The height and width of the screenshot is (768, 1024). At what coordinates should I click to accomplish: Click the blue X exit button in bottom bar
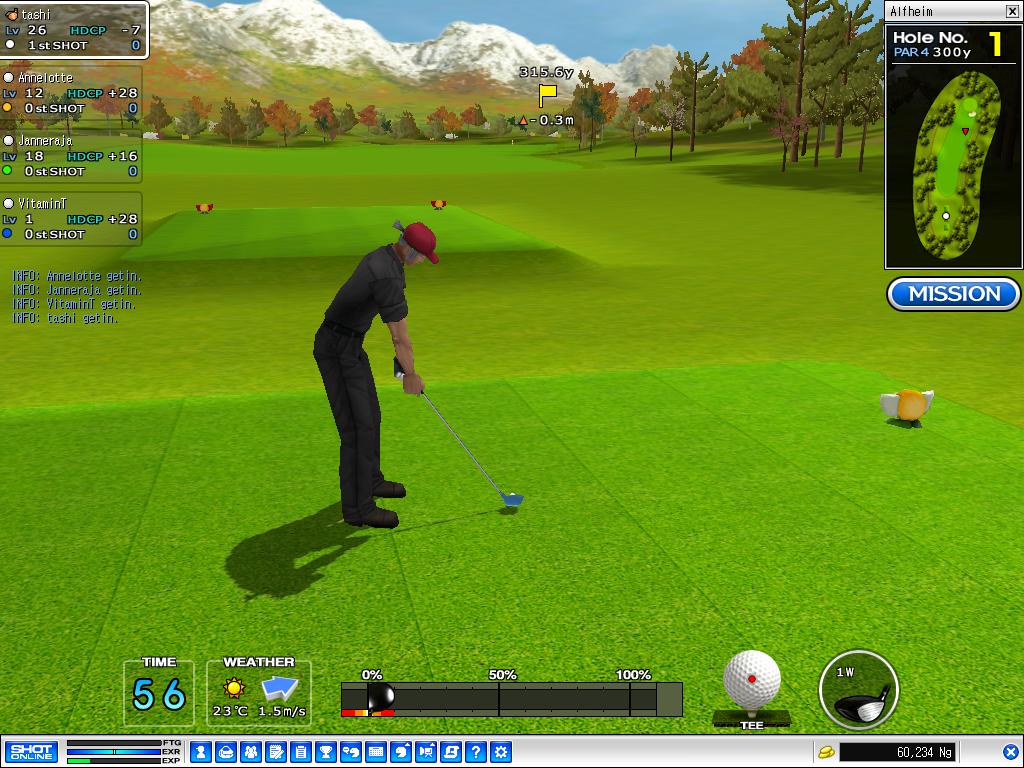tap(1010, 752)
